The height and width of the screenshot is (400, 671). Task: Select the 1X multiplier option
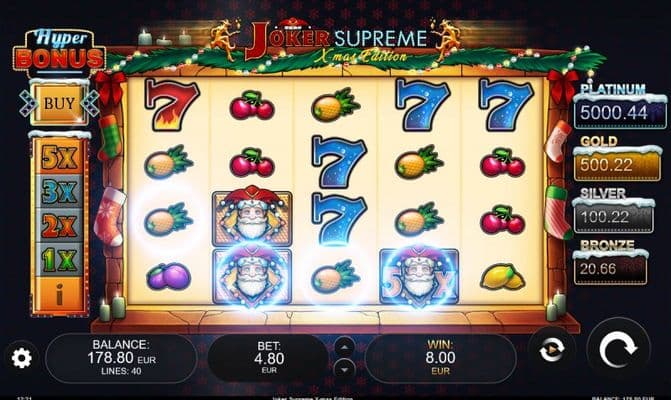[59, 260]
